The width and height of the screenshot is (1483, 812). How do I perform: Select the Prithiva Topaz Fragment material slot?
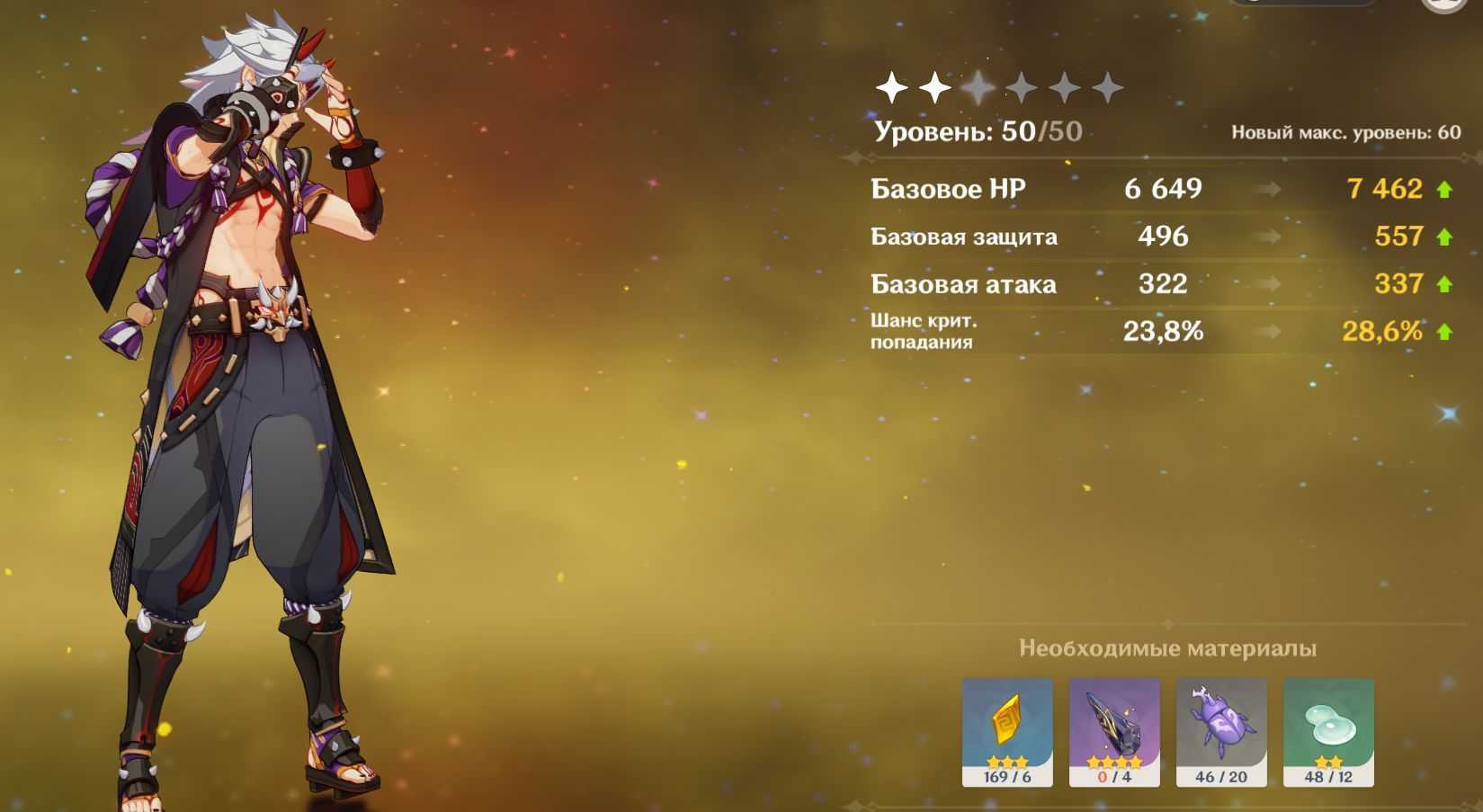pyautogui.click(x=1007, y=729)
